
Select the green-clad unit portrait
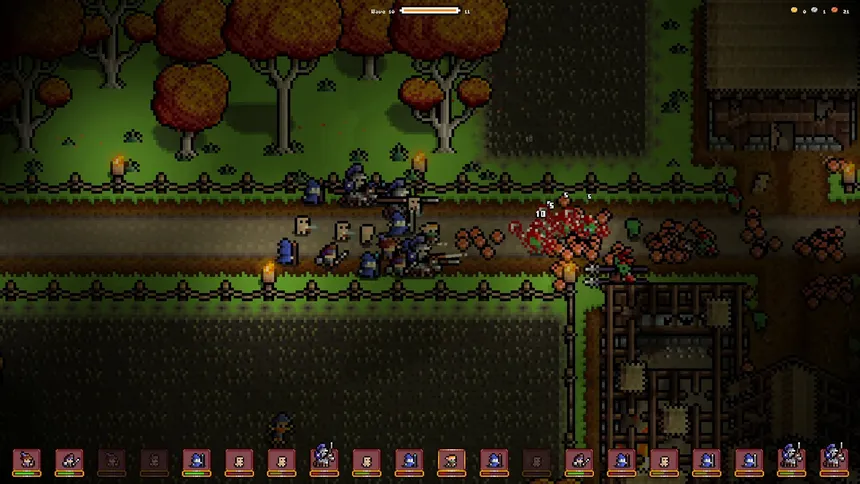pyautogui.click(x=451, y=460)
